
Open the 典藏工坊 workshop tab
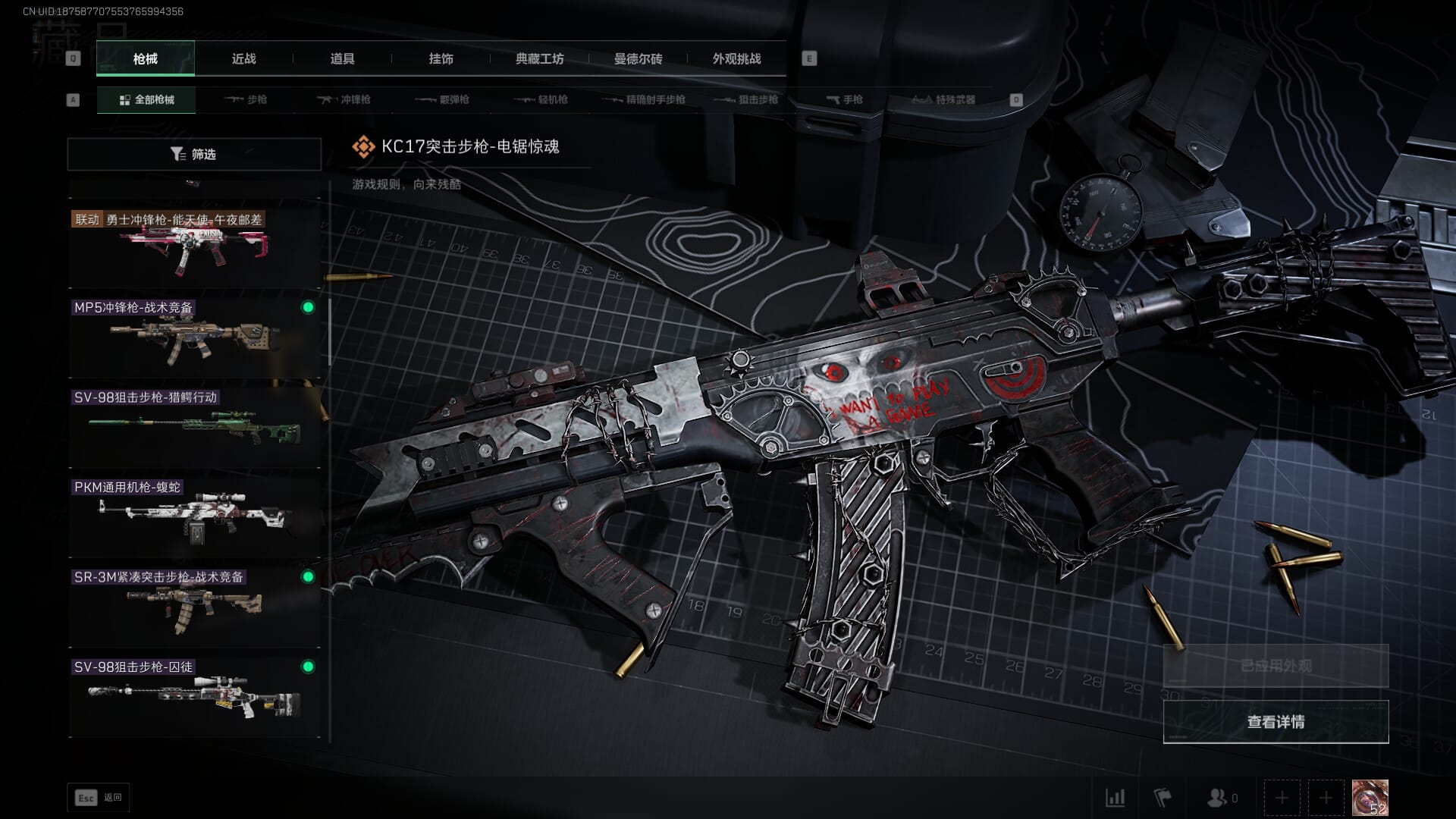coord(539,59)
